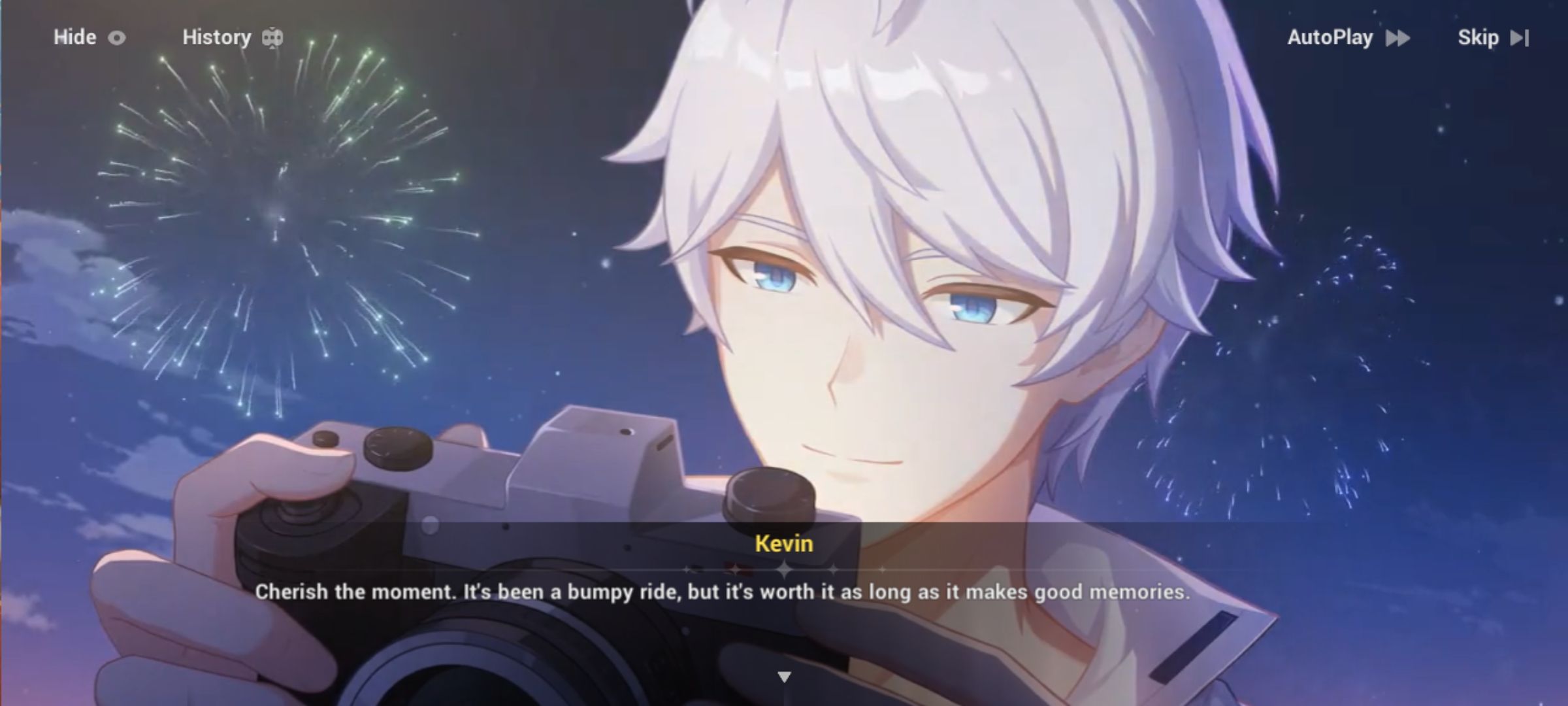1568x706 pixels.
Task: Select Kevin's name label above the dialogue
Action: pos(783,543)
